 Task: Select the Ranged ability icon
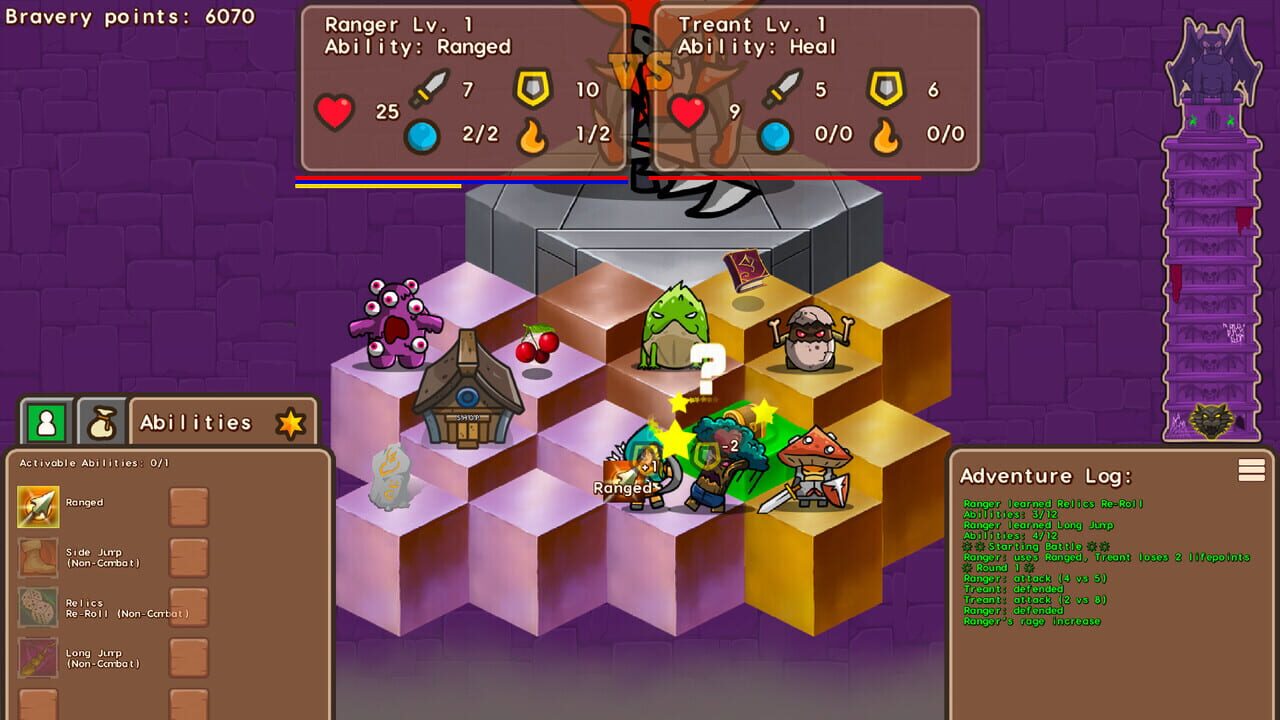pyautogui.click(x=38, y=507)
